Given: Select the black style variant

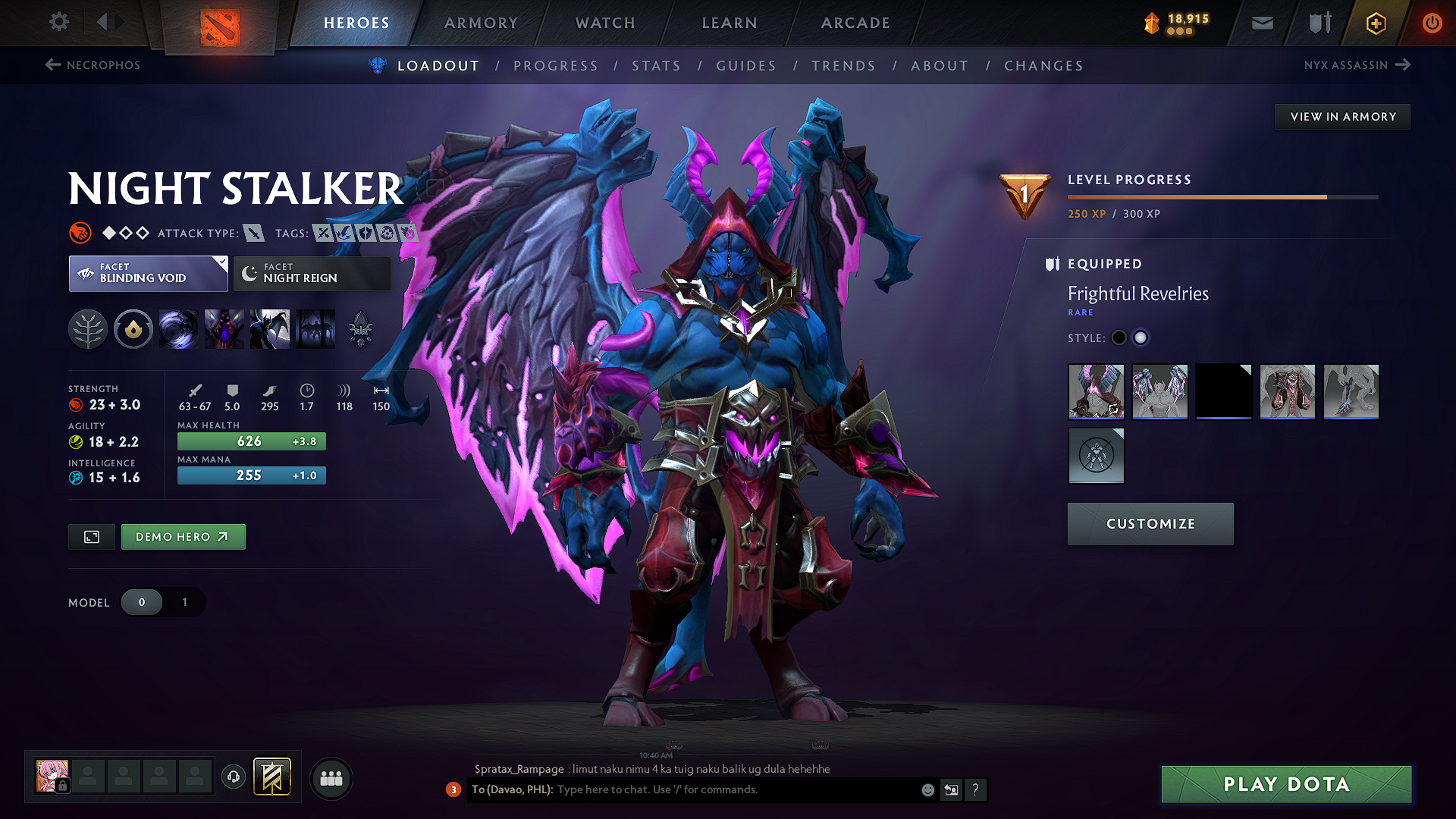Looking at the screenshot, I should tap(1119, 337).
